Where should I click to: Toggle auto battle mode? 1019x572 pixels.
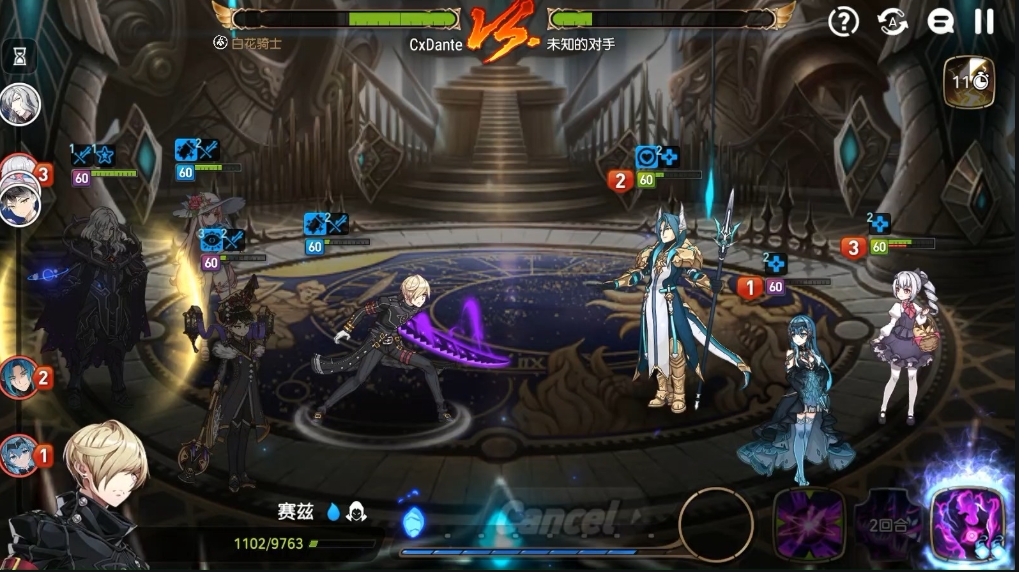point(893,22)
